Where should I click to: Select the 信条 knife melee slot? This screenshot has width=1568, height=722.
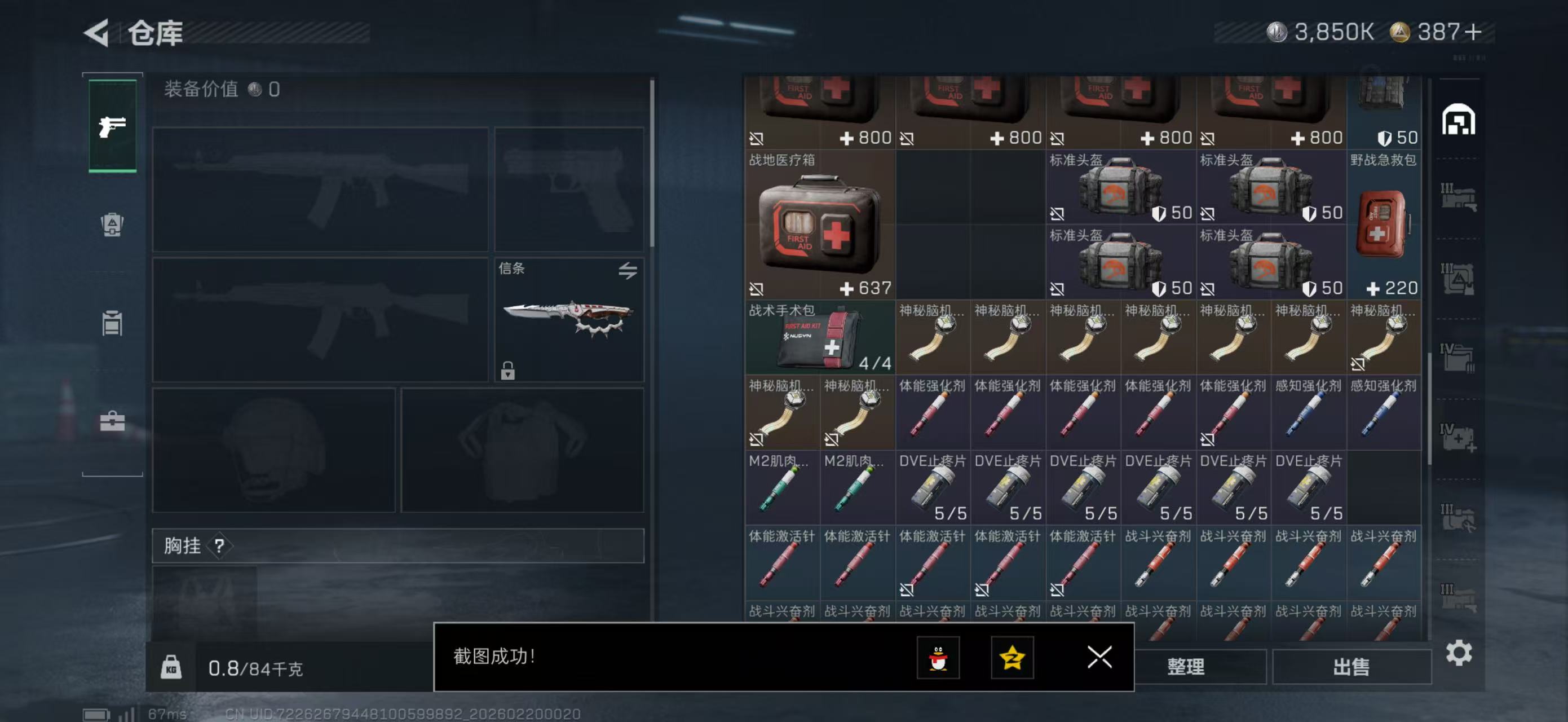(x=568, y=319)
